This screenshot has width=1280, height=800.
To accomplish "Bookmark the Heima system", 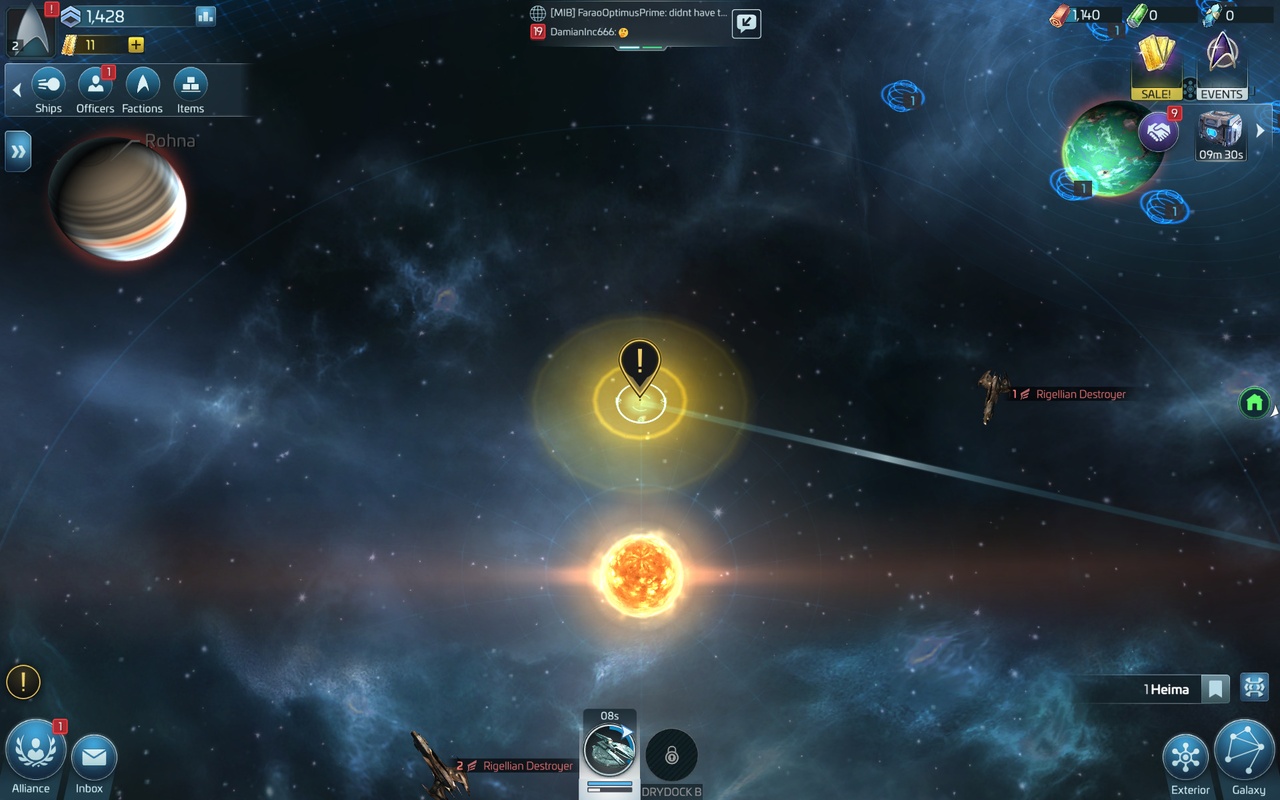I will point(1215,689).
